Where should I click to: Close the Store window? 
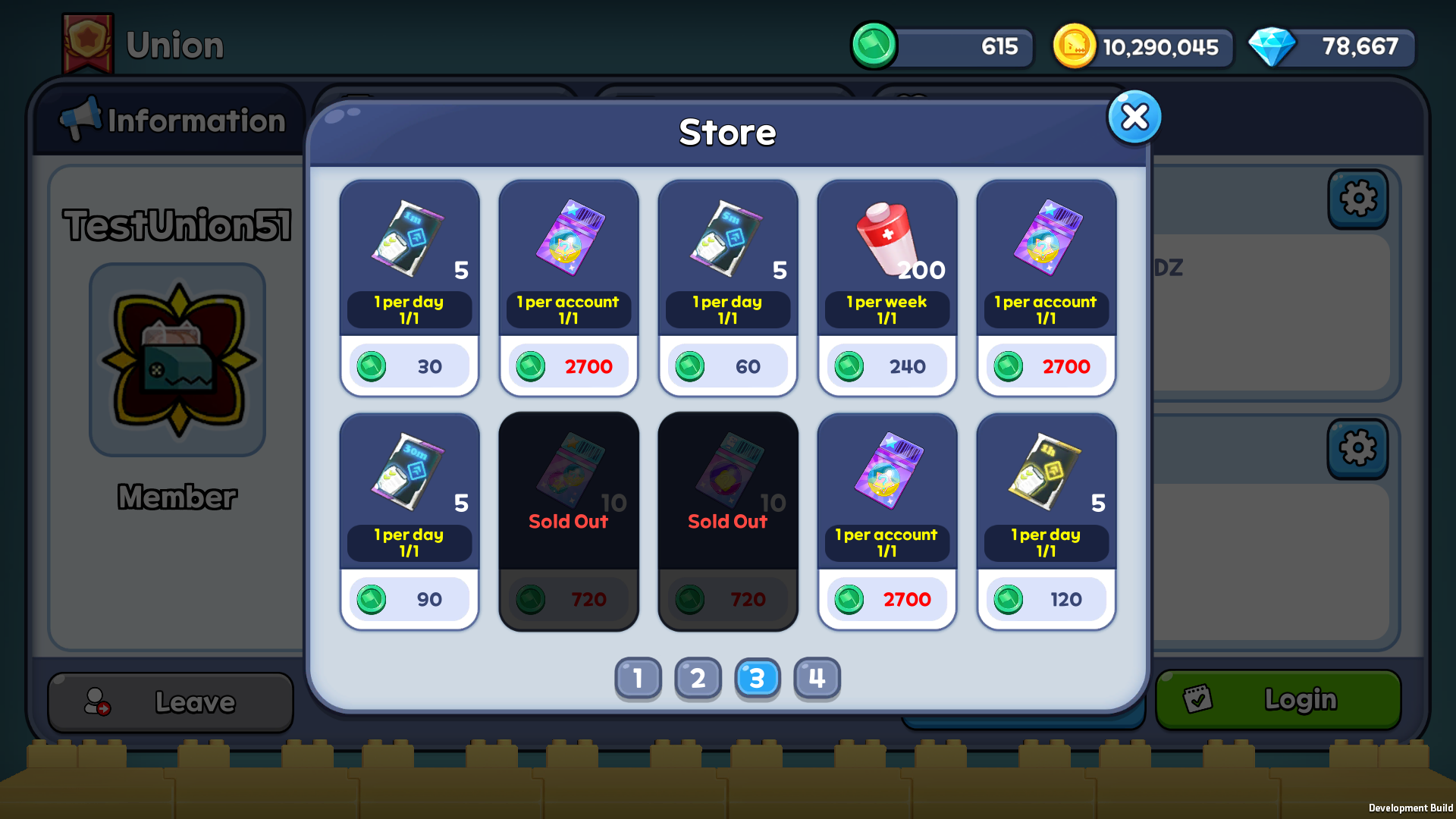[1134, 118]
